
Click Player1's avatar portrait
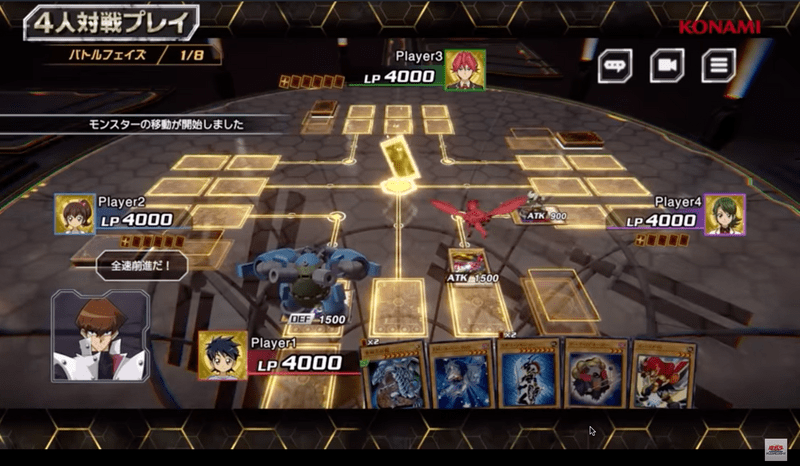pyautogui.click(x=222, y=356)
